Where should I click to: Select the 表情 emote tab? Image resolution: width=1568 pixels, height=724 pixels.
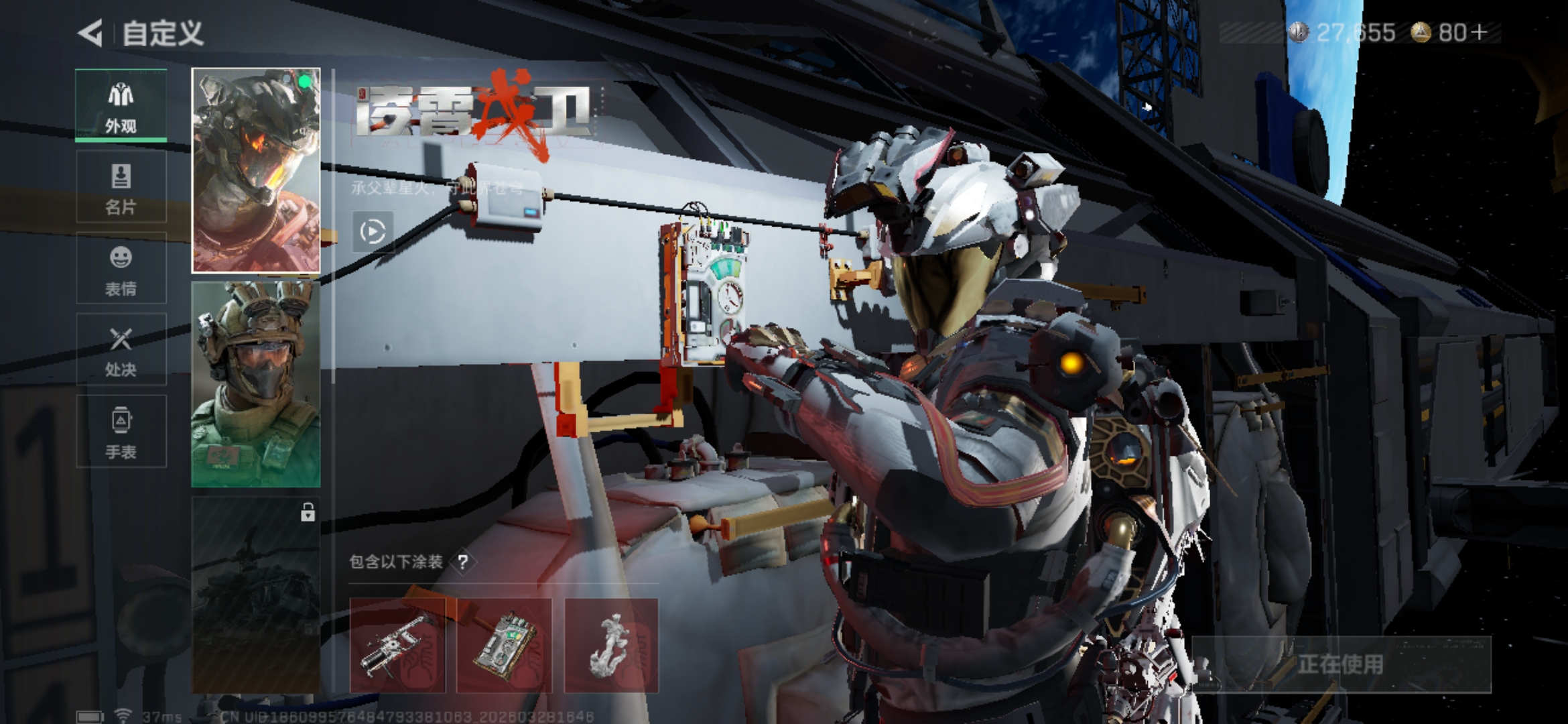(x=121, y=269)
